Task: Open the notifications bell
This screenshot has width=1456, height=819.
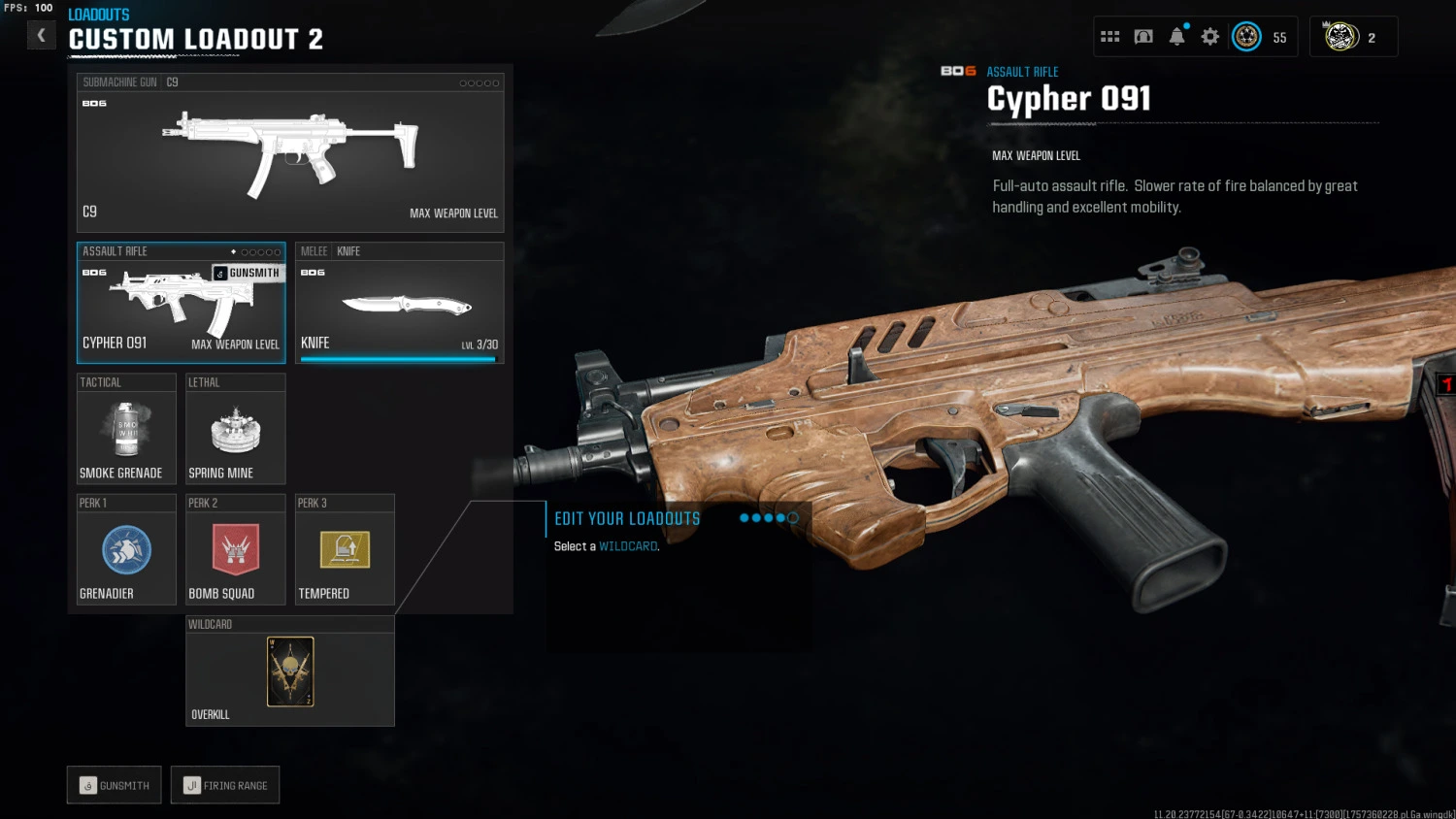Action: click(1176, 37)
